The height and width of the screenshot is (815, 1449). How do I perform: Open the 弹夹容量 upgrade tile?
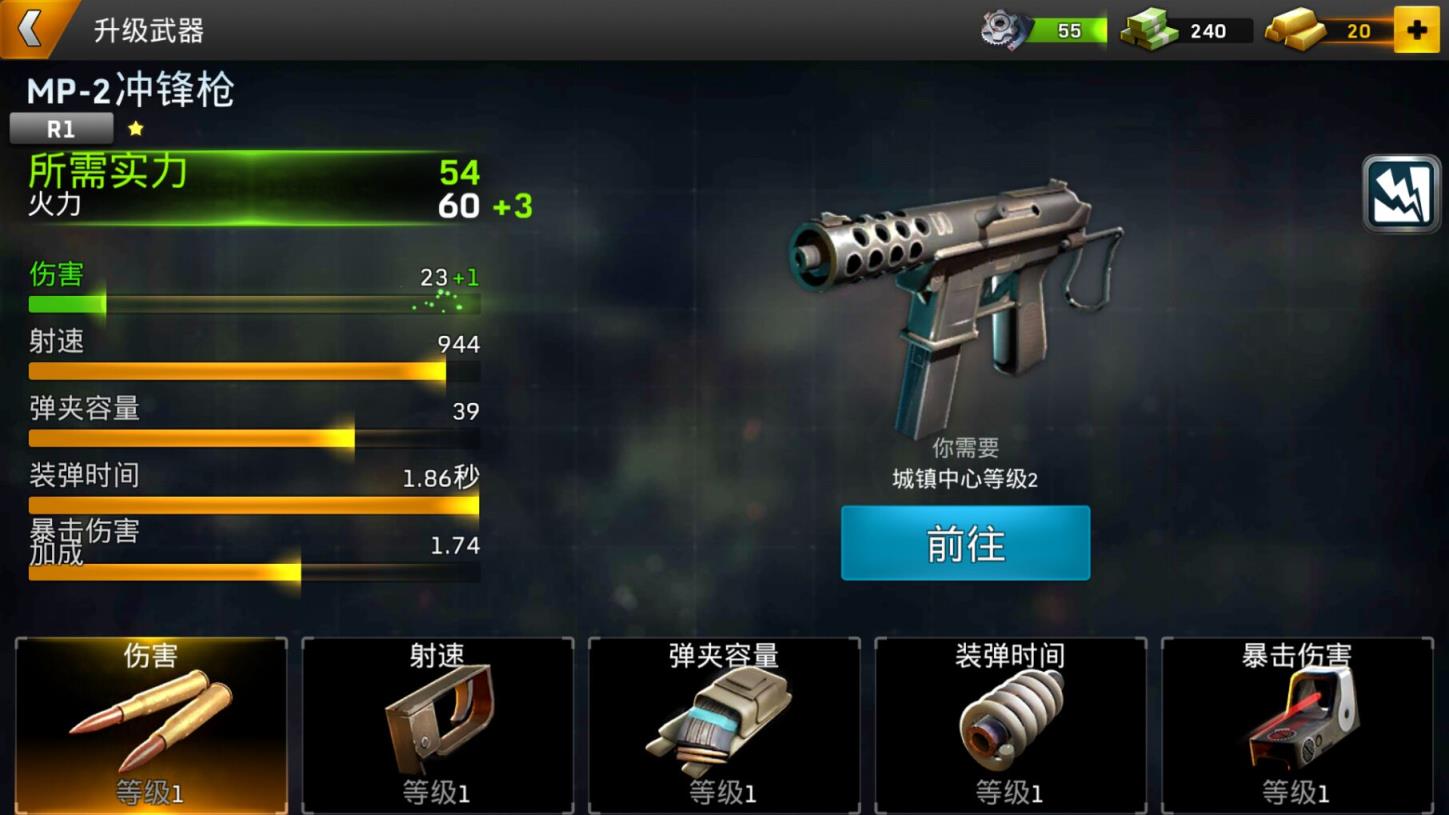tap(724, 725)
